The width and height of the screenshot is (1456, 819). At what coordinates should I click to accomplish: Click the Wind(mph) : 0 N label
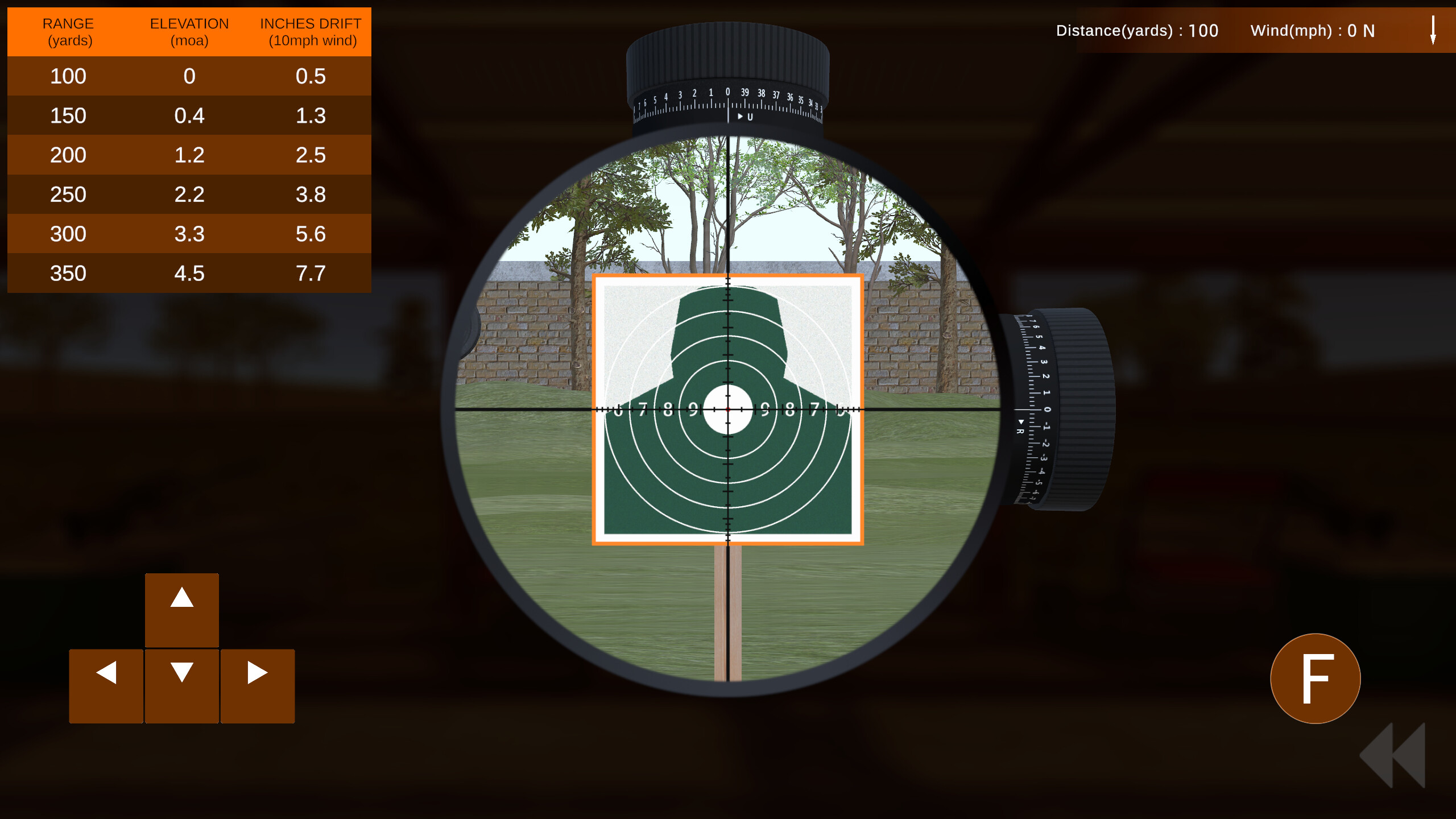coord(1313,31)
